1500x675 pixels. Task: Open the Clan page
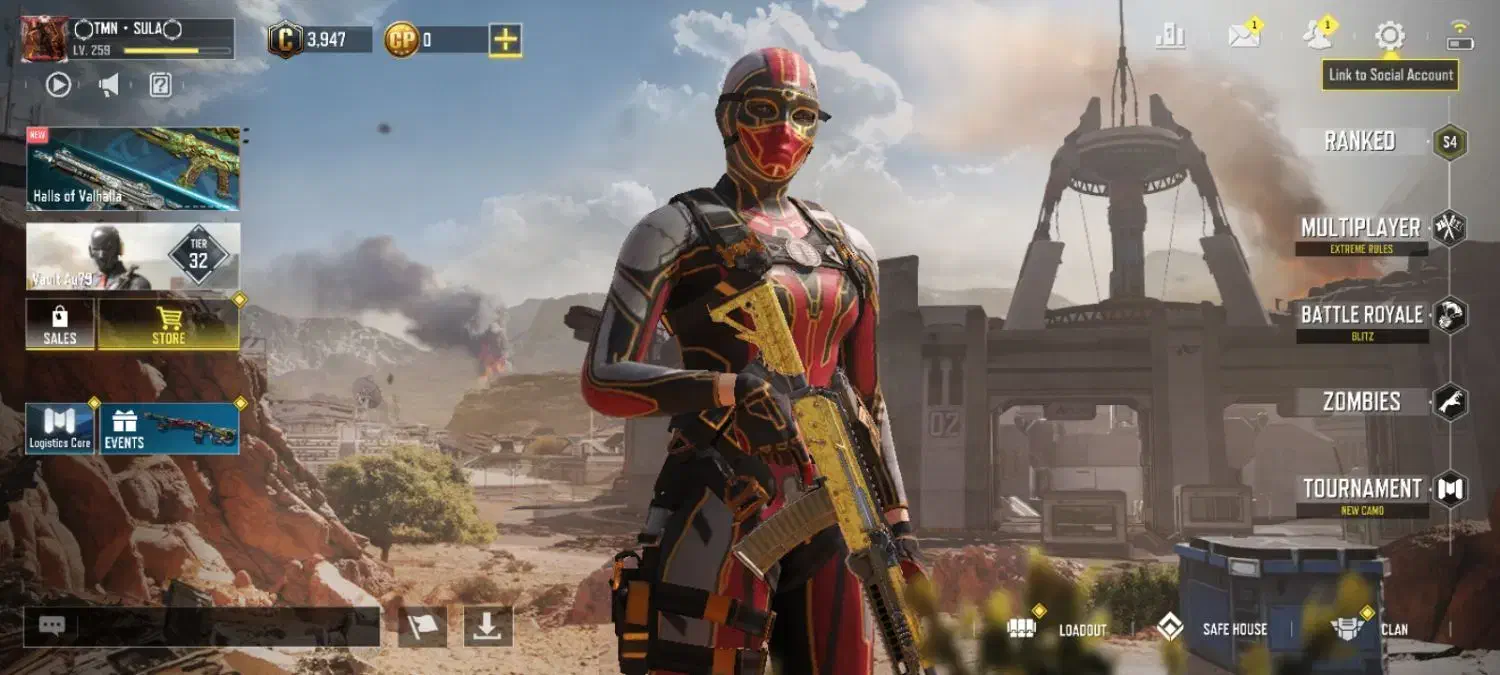coord(1369,629)
